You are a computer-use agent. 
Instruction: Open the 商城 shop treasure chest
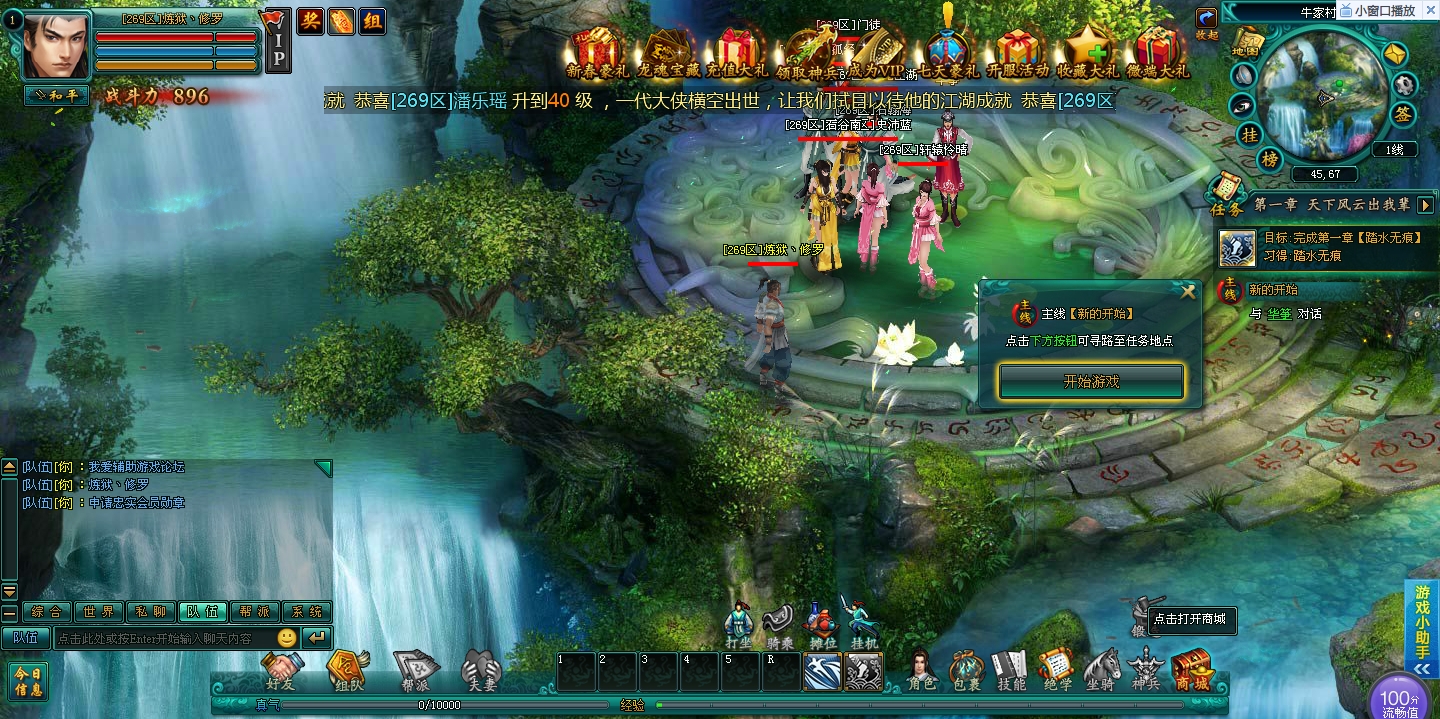[x=1191, y=670]
